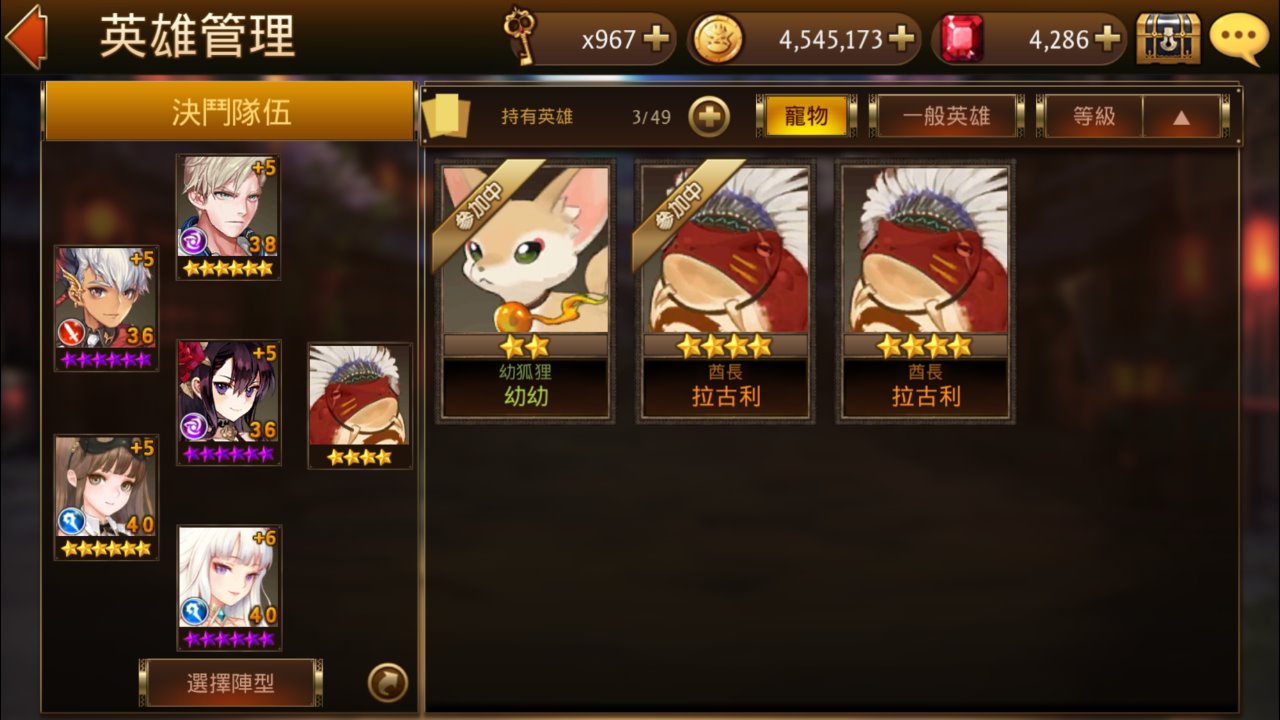
Task: Click the key currency icon
Action: [520, 36]
